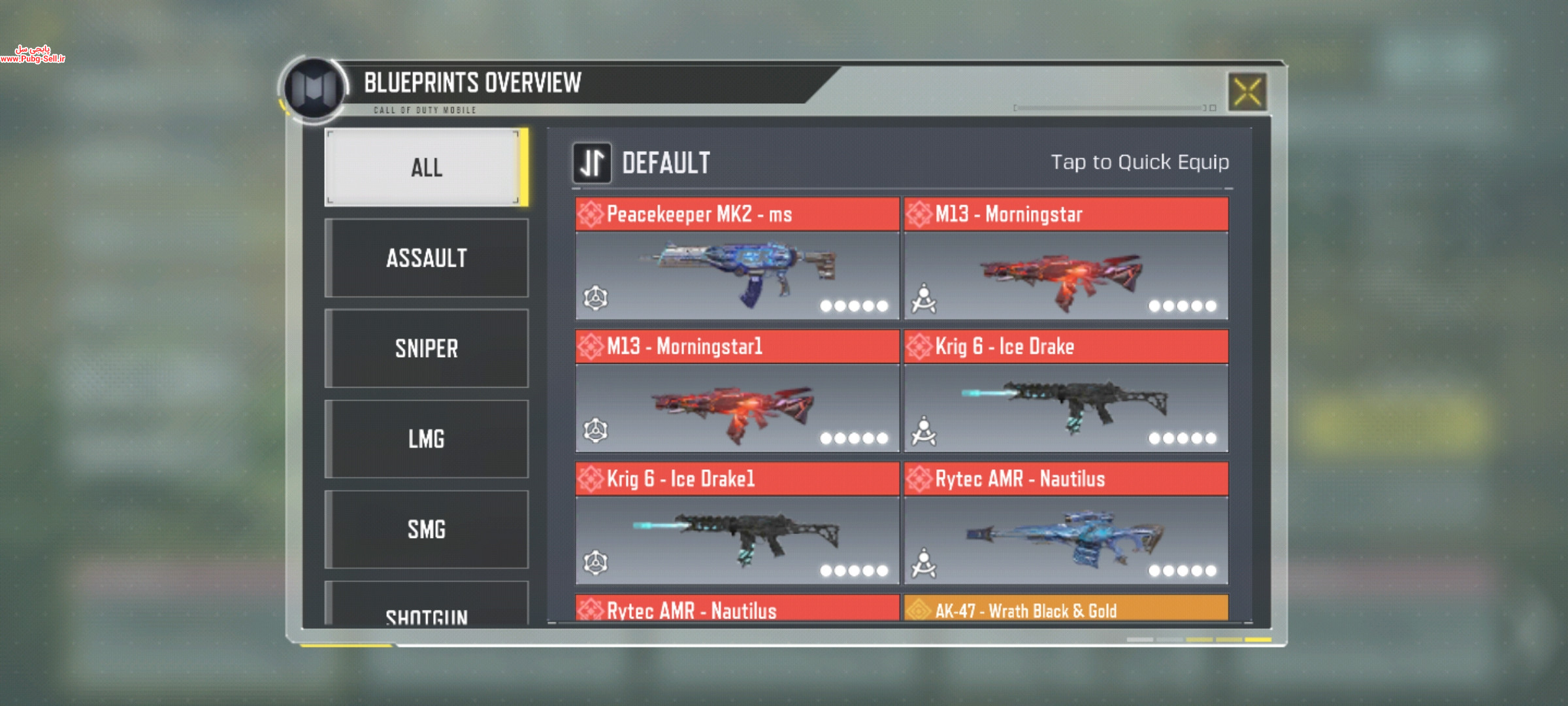
Task: Equip the Krig 6 - Ice Drake blueprint
Action: pyautogui.click(x=1066, y=391)
